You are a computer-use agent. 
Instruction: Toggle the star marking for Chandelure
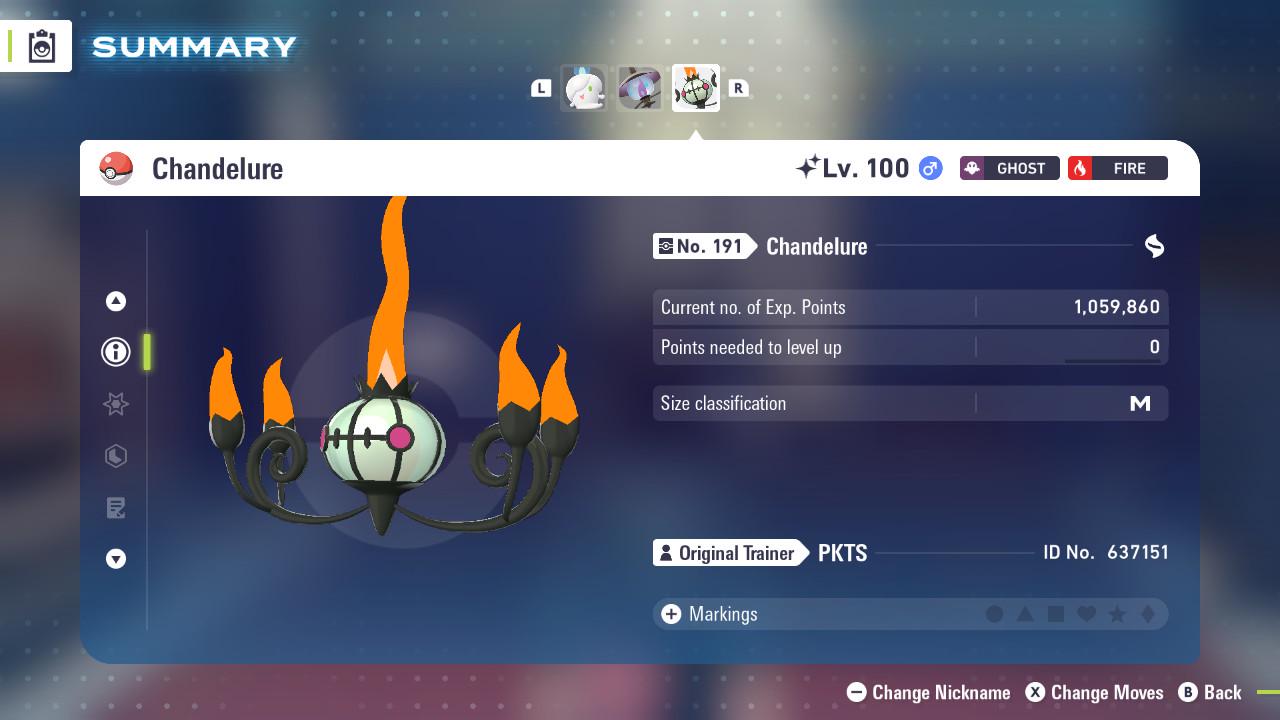pyautogui.click(x=1117, y=614)
